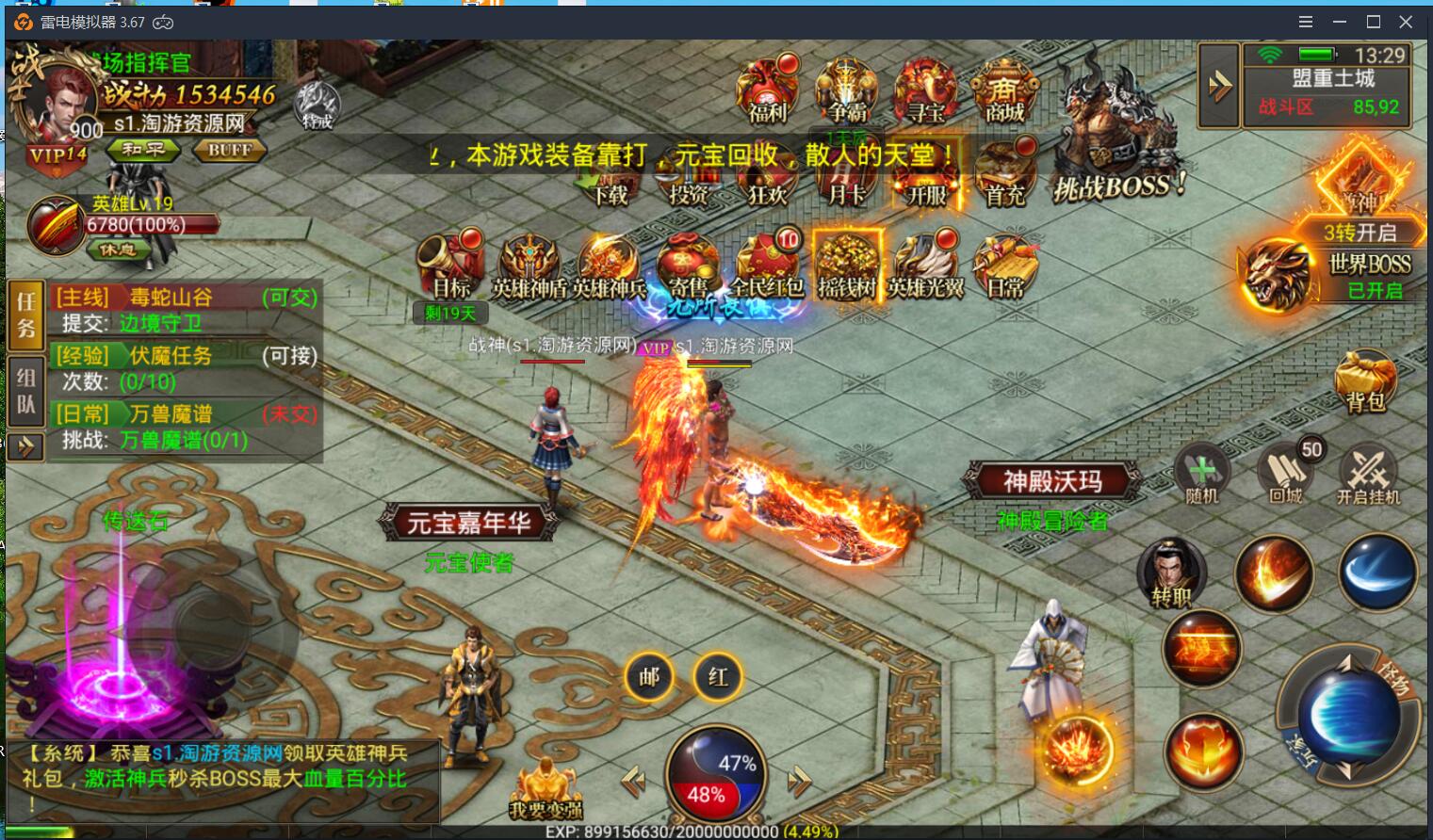Viewport: 1433px width, 840px height.
Task: Open the 商城 shop
Action: pos(1004,91)
